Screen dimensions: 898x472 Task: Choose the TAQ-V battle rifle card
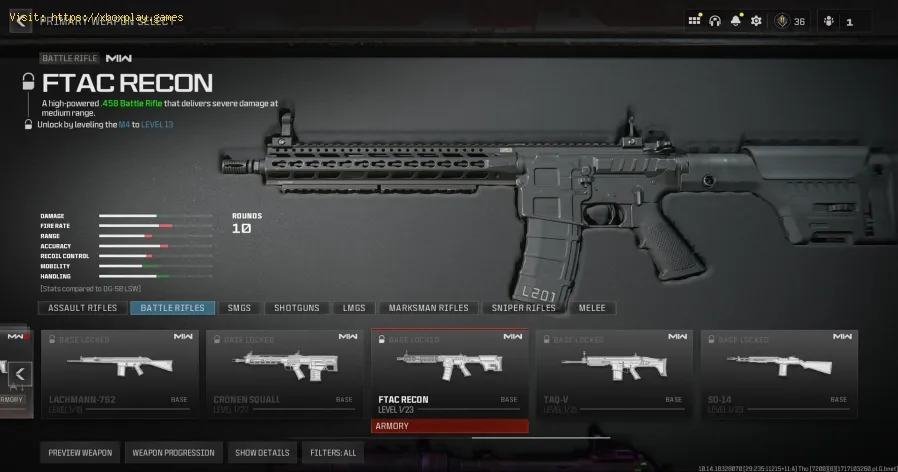coord(613,374)
